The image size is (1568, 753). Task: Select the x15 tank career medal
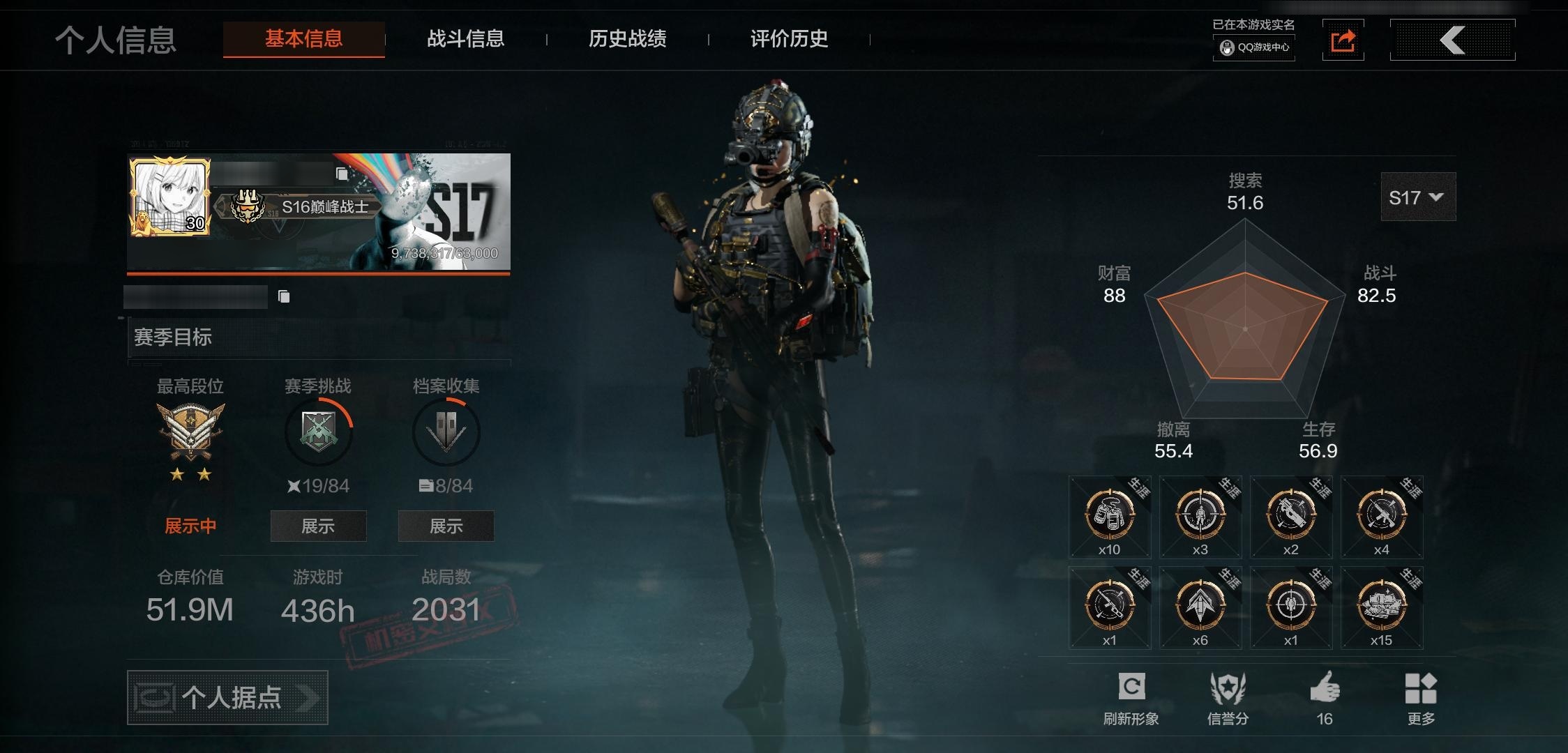click(1382, 607)
